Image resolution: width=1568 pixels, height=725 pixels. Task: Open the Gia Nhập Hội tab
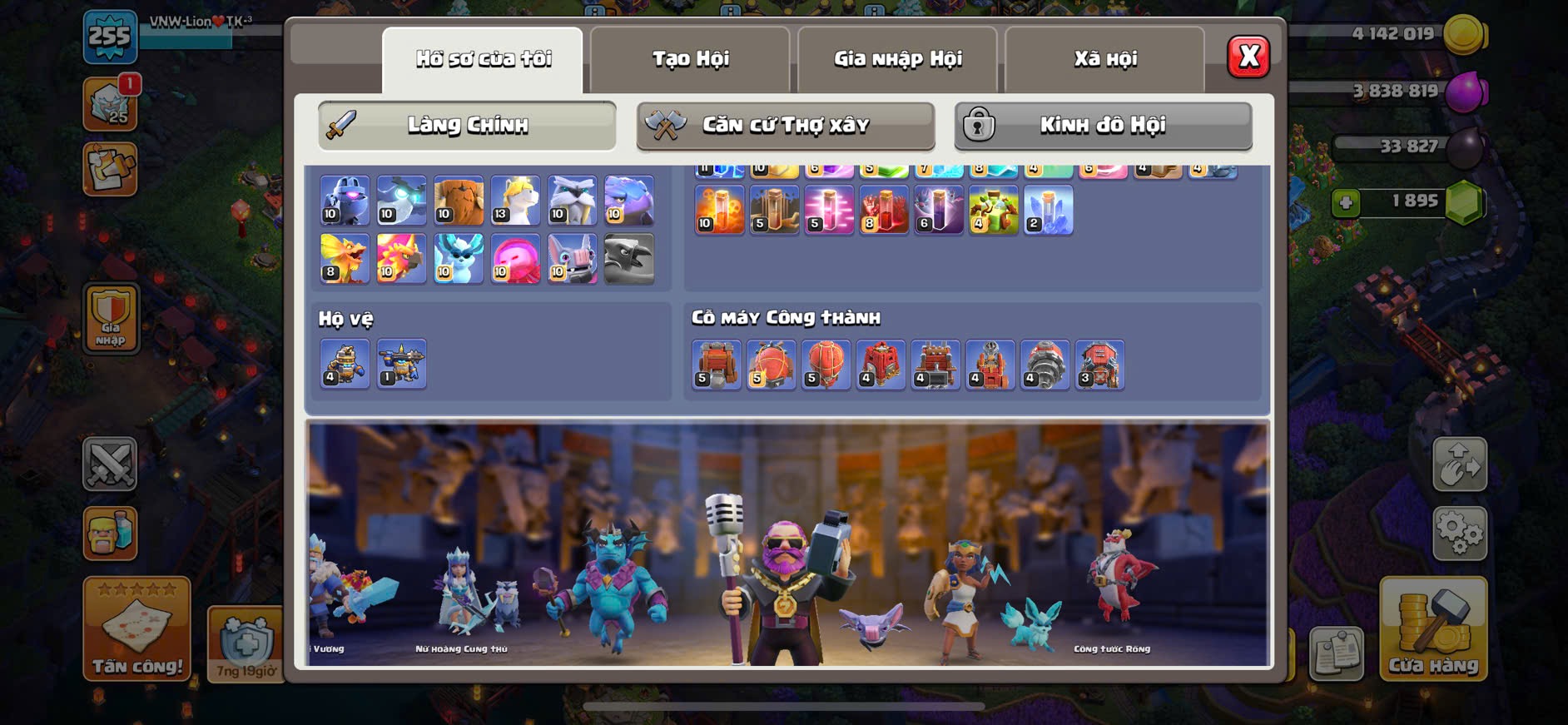(x=897, y=59)
